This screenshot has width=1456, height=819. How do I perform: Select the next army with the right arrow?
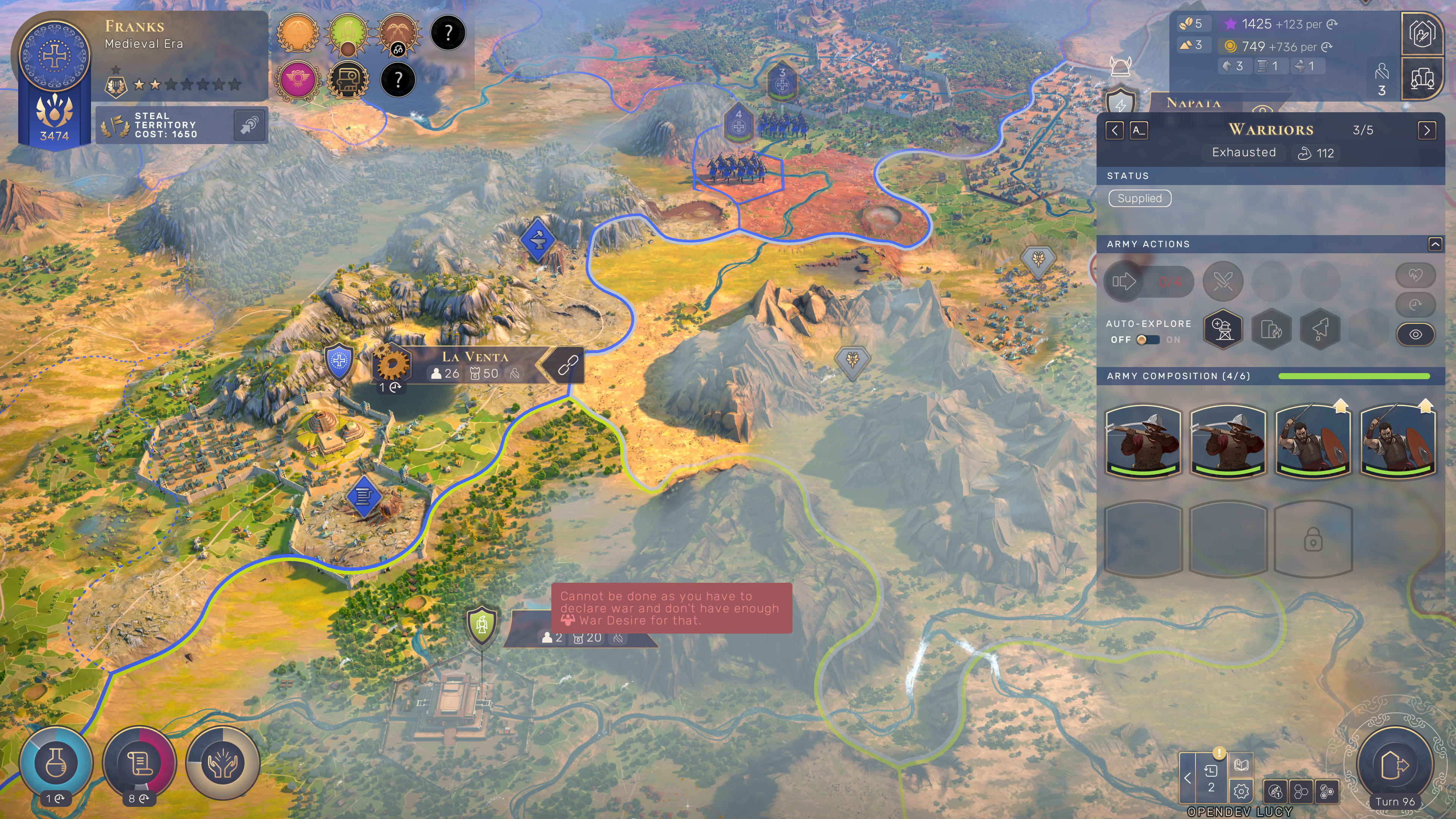(x=1426, y=130)
